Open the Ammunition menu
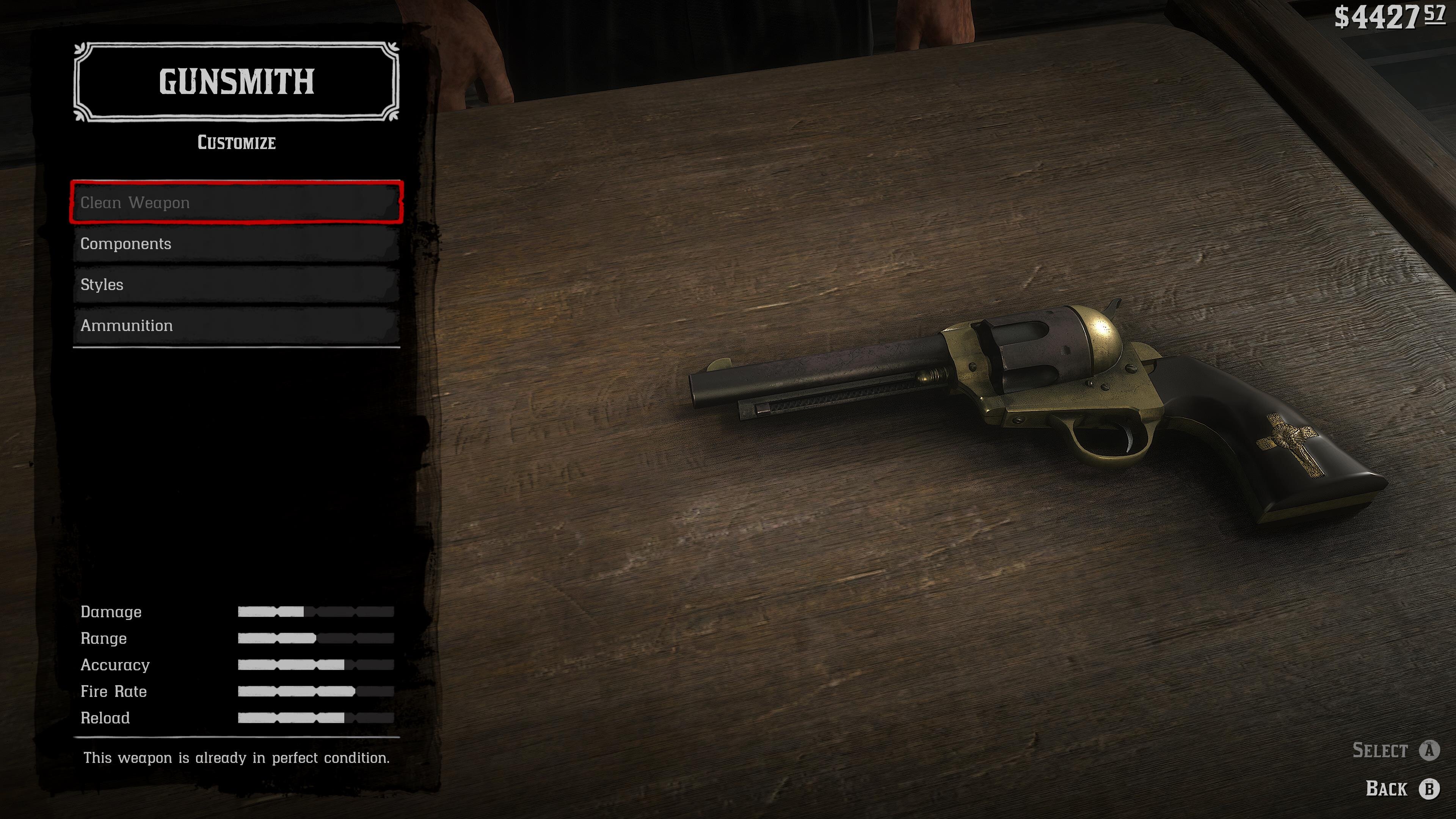 tap(236, 326)
